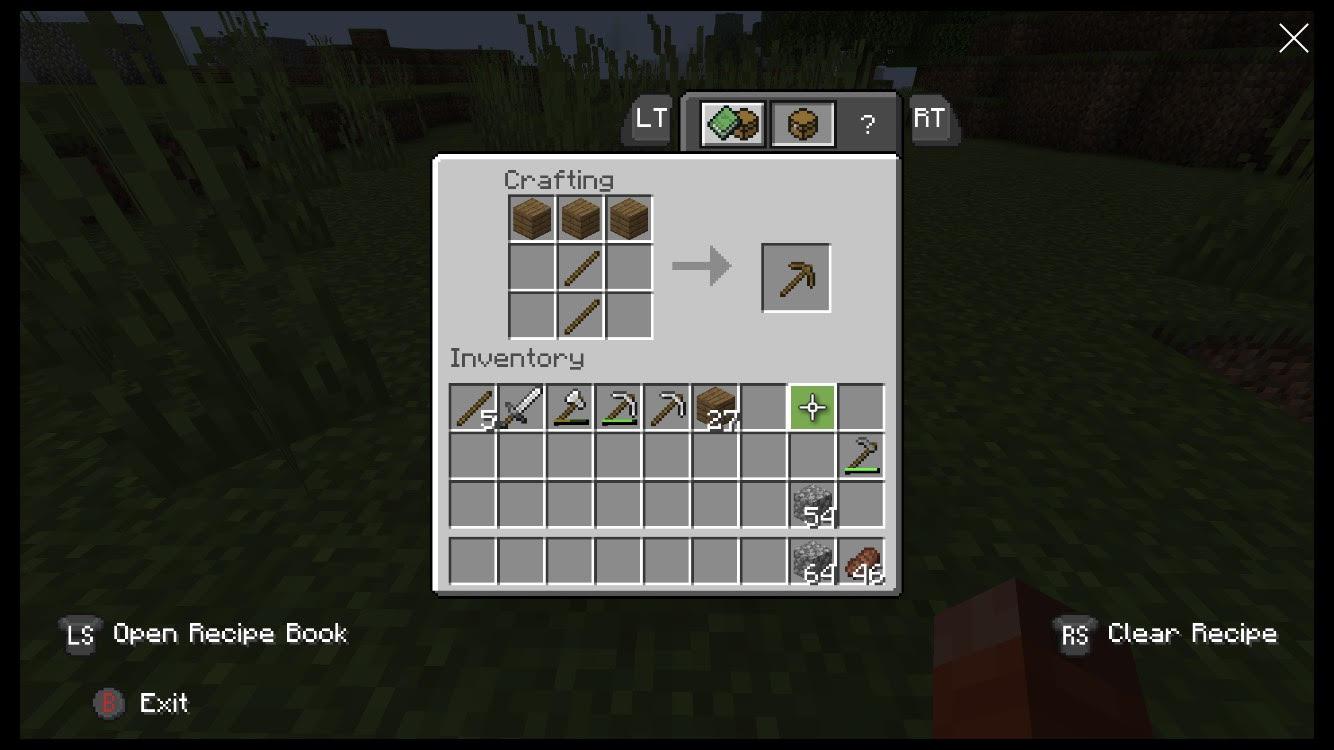Collect the wooden pickaxe from the crafting output
The width and height of the screenshot is (1334, 750).
795,276
